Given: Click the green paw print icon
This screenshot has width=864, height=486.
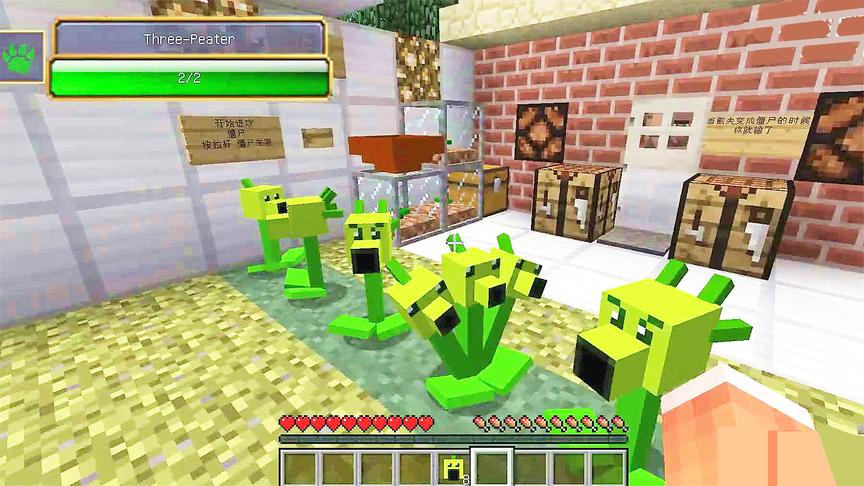Looking at the screenshot, I should point(20,58).
